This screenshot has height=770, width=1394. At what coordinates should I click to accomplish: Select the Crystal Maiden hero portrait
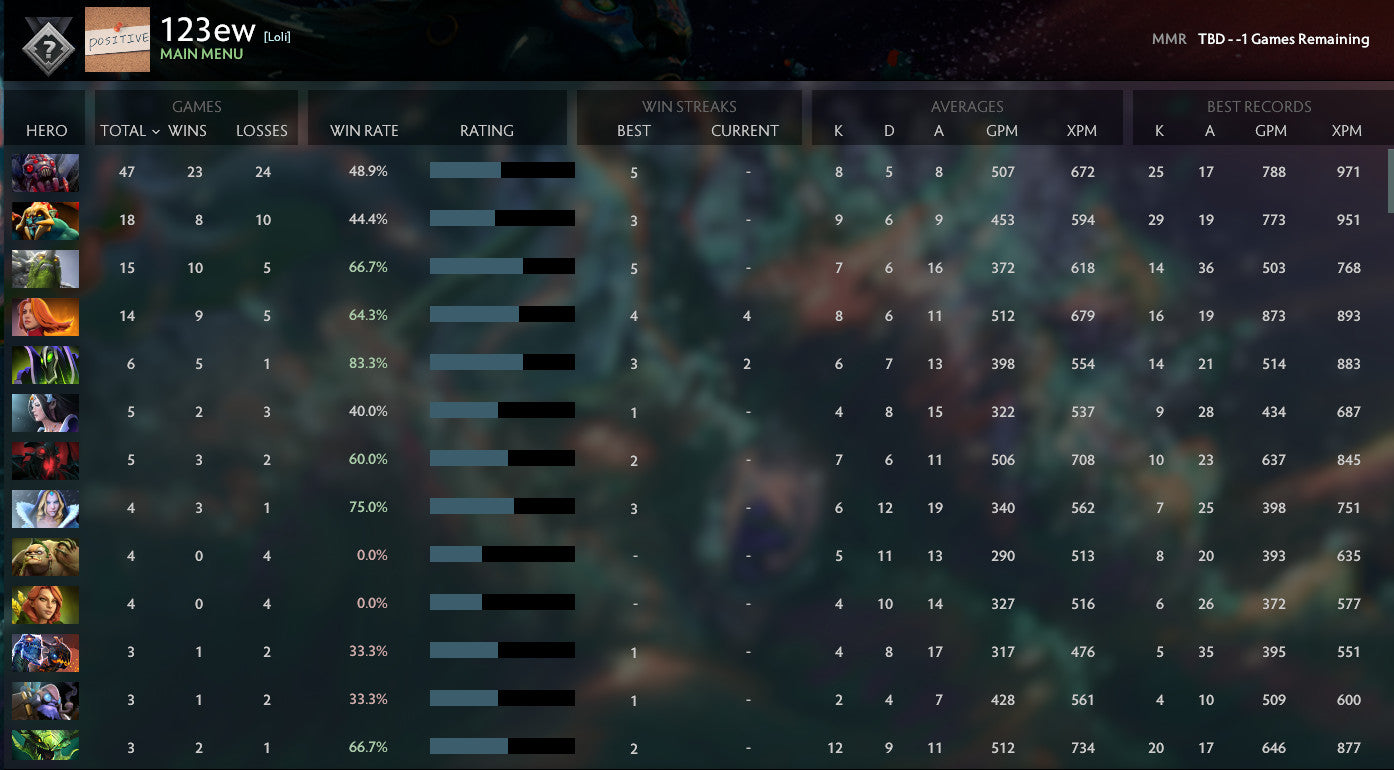point(45,507)
